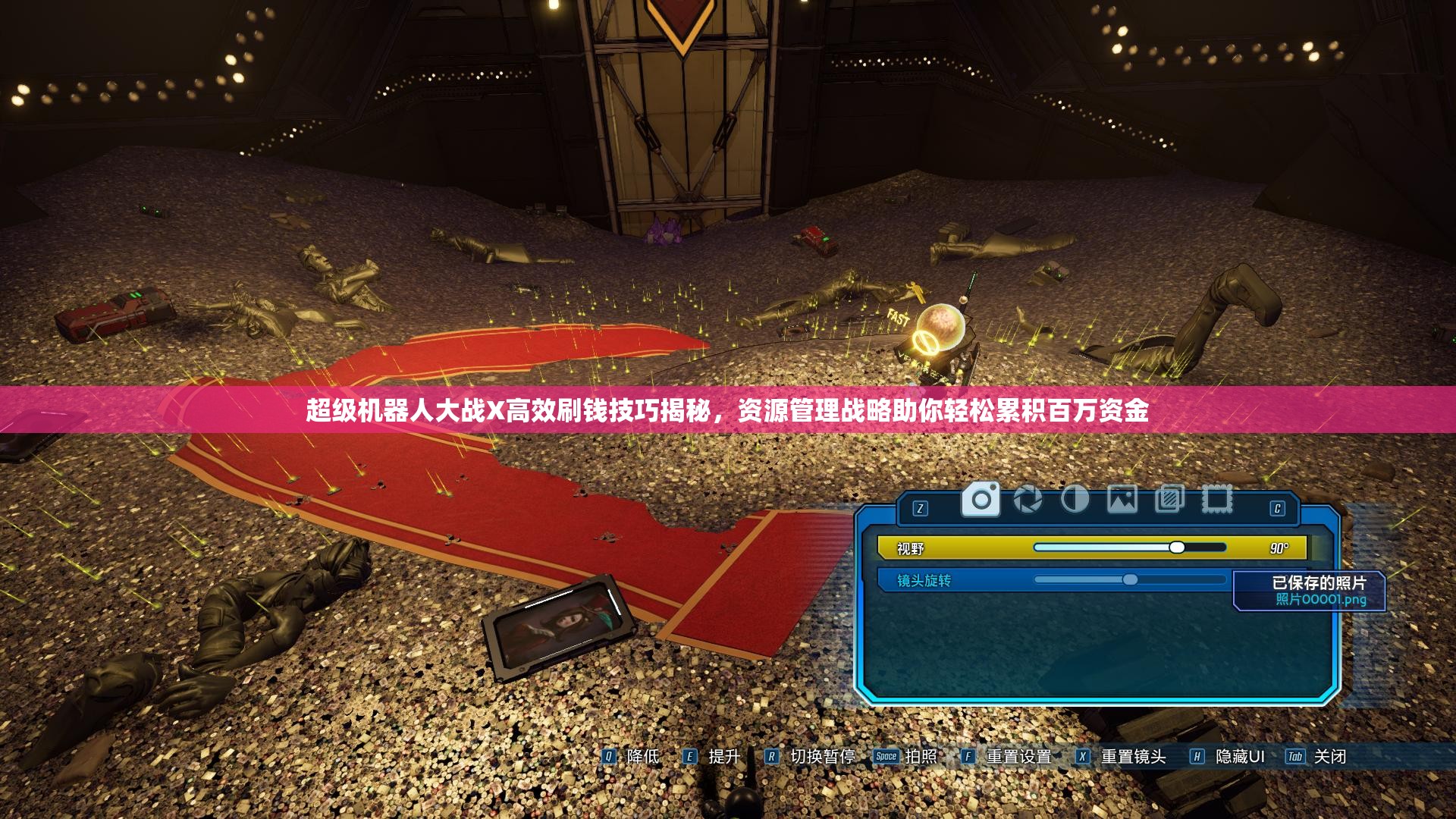Select the camera tab icon
This screenshot has height=819, width=1456.
click(981, 500)
